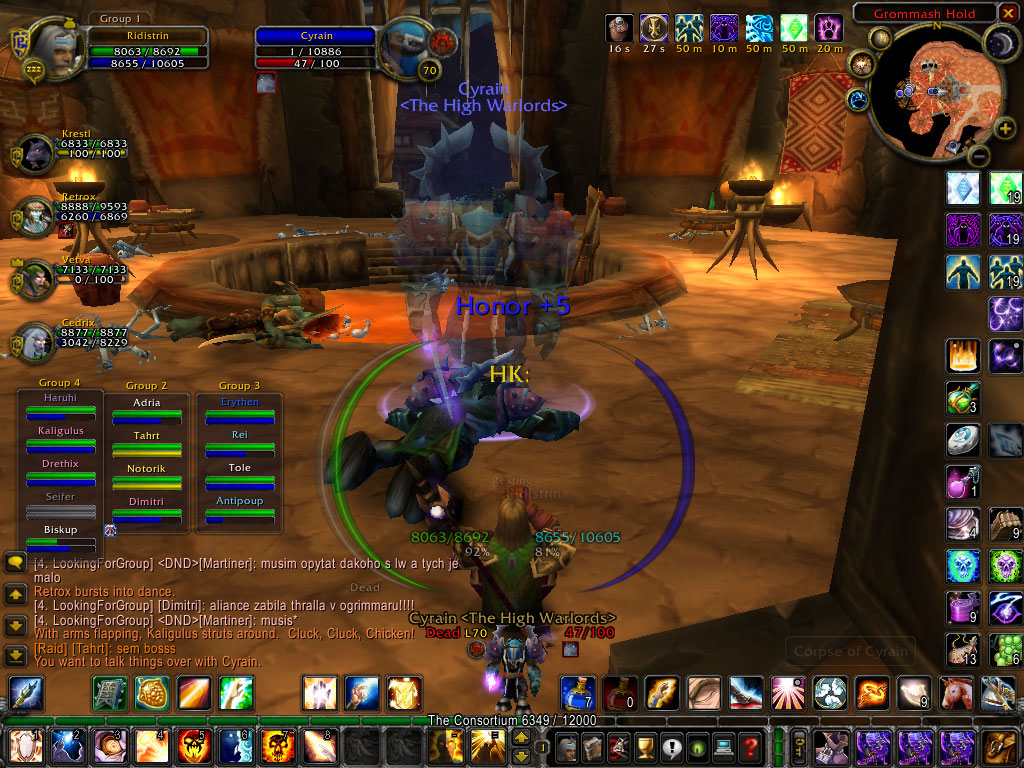1024x768 pixels.
Task: Open the computer icon main menu button
Action: [x=722, y=746]
